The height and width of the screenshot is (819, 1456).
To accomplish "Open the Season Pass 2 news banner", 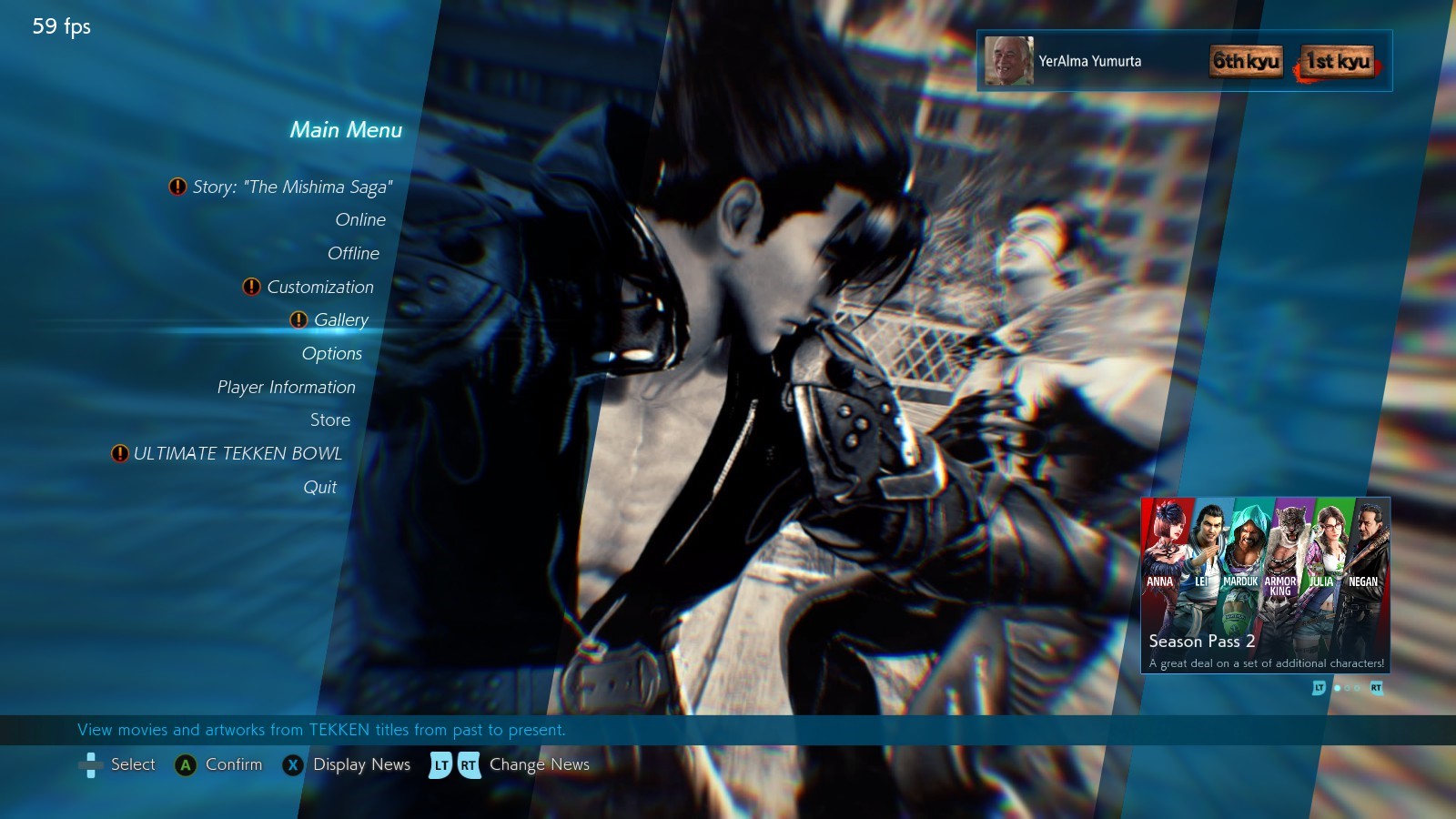I will pyautogui.click(x=1265, y=585).
